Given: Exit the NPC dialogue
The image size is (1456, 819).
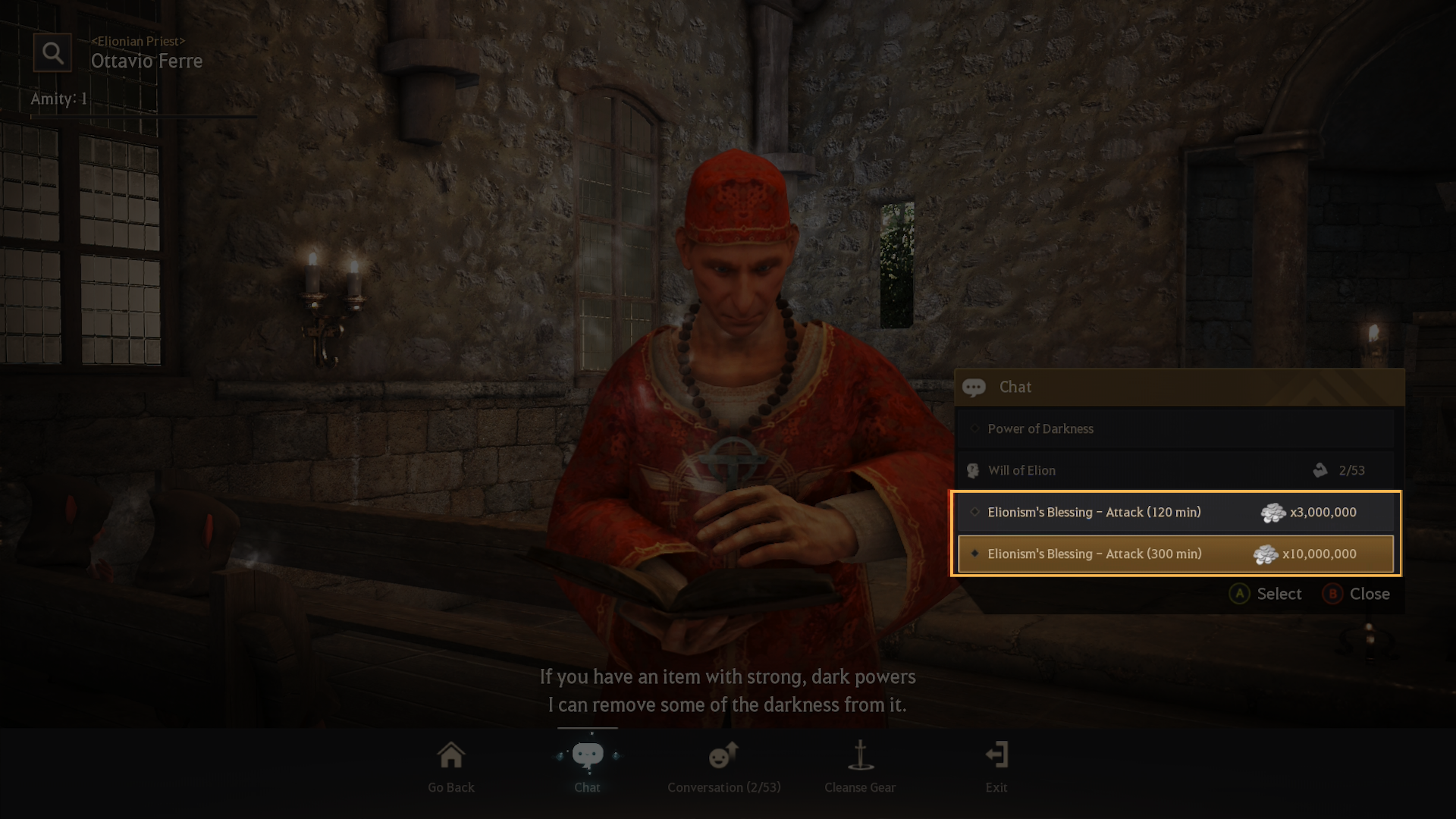Looking at the screenshot, I should click(996, 767).
